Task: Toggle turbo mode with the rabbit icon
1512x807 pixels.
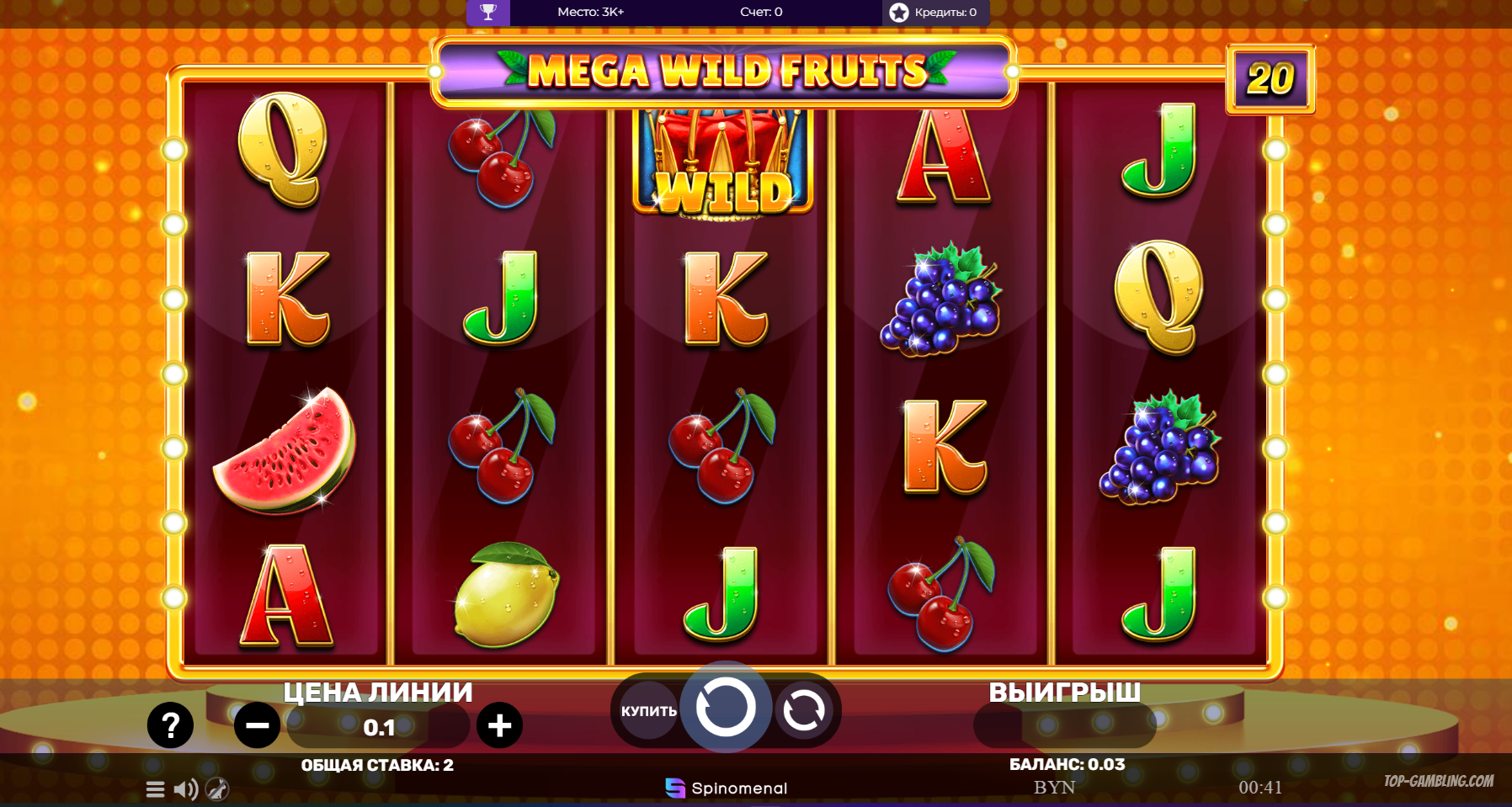Action: click(x=217, y=789)
